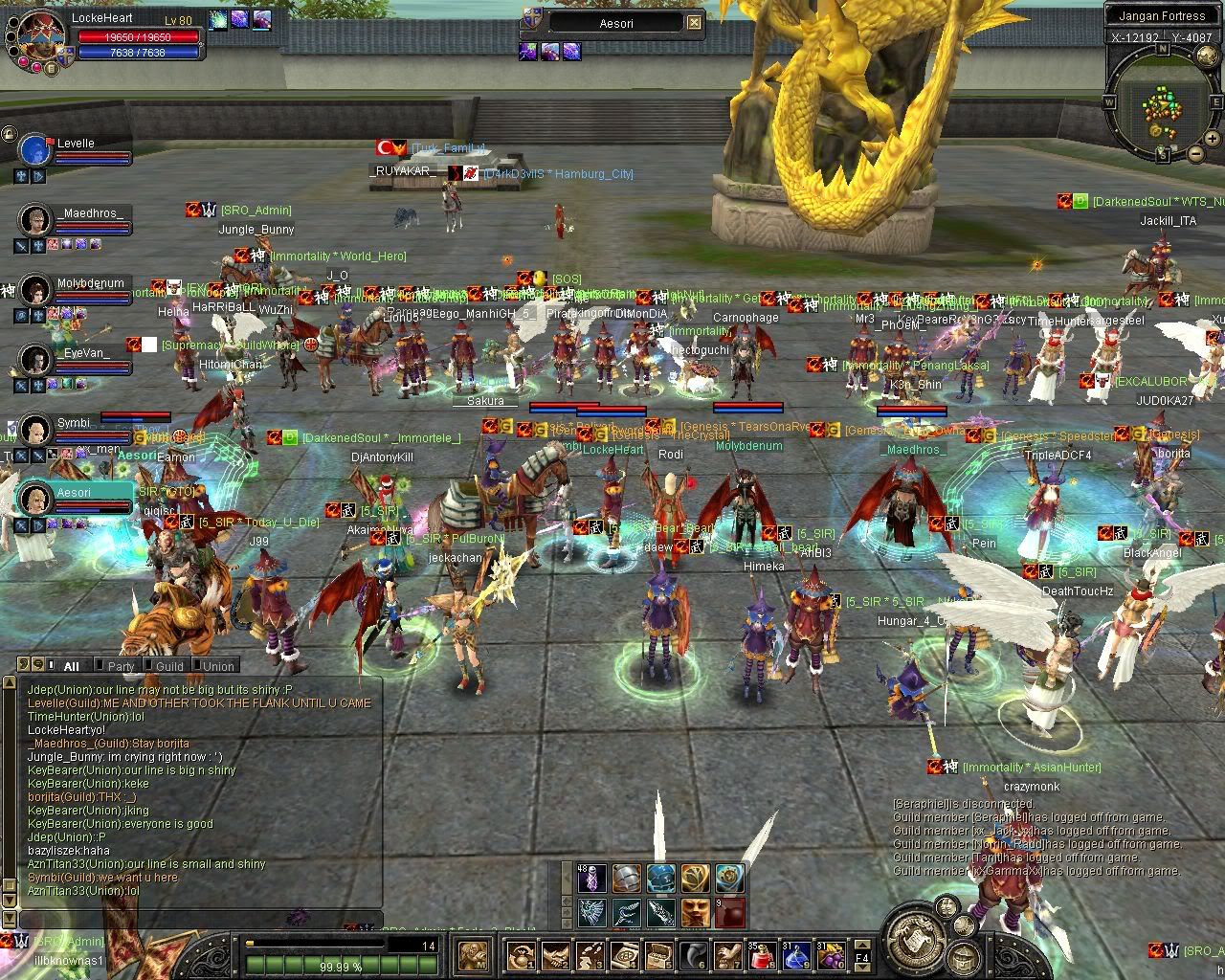Activate the handshake action in slot 2
The width and height of the screenshot is (1225, 980).
[x=555, y=955]
